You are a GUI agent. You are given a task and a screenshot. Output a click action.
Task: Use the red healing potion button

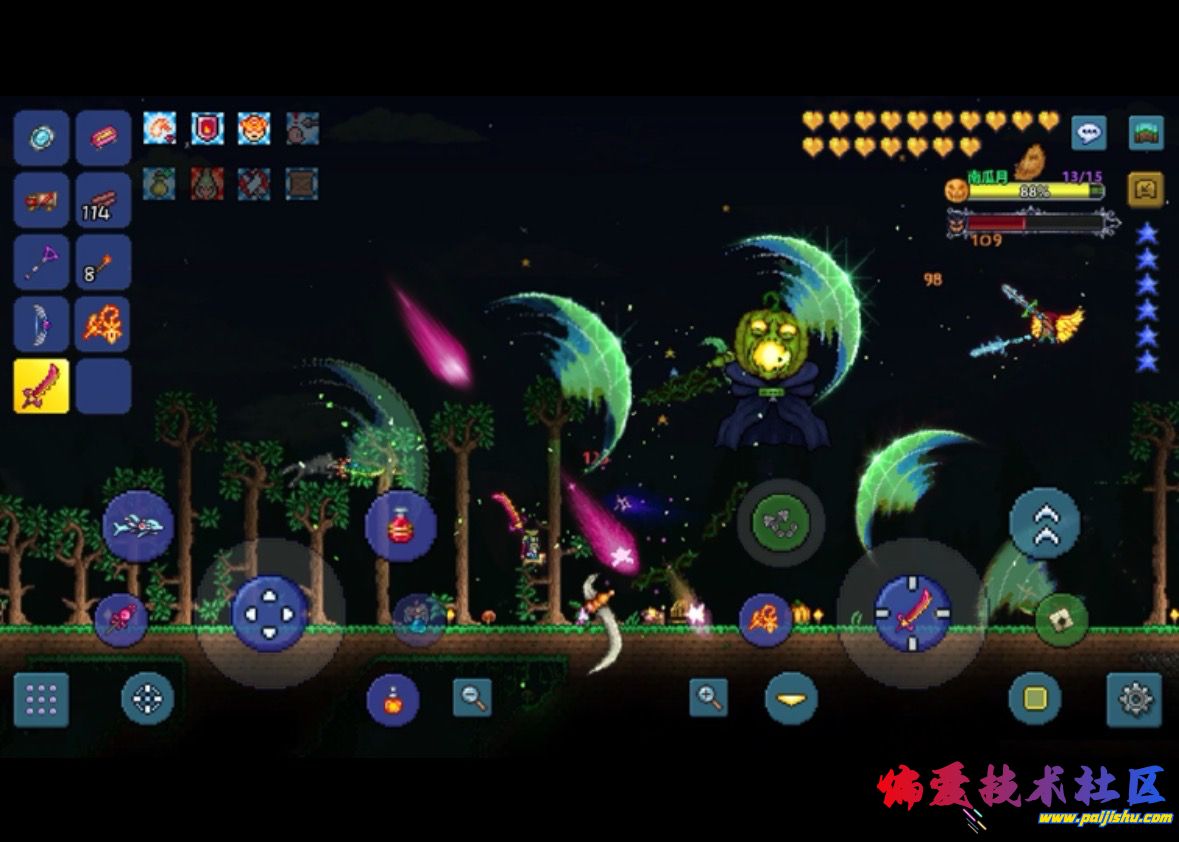[400, 525]
